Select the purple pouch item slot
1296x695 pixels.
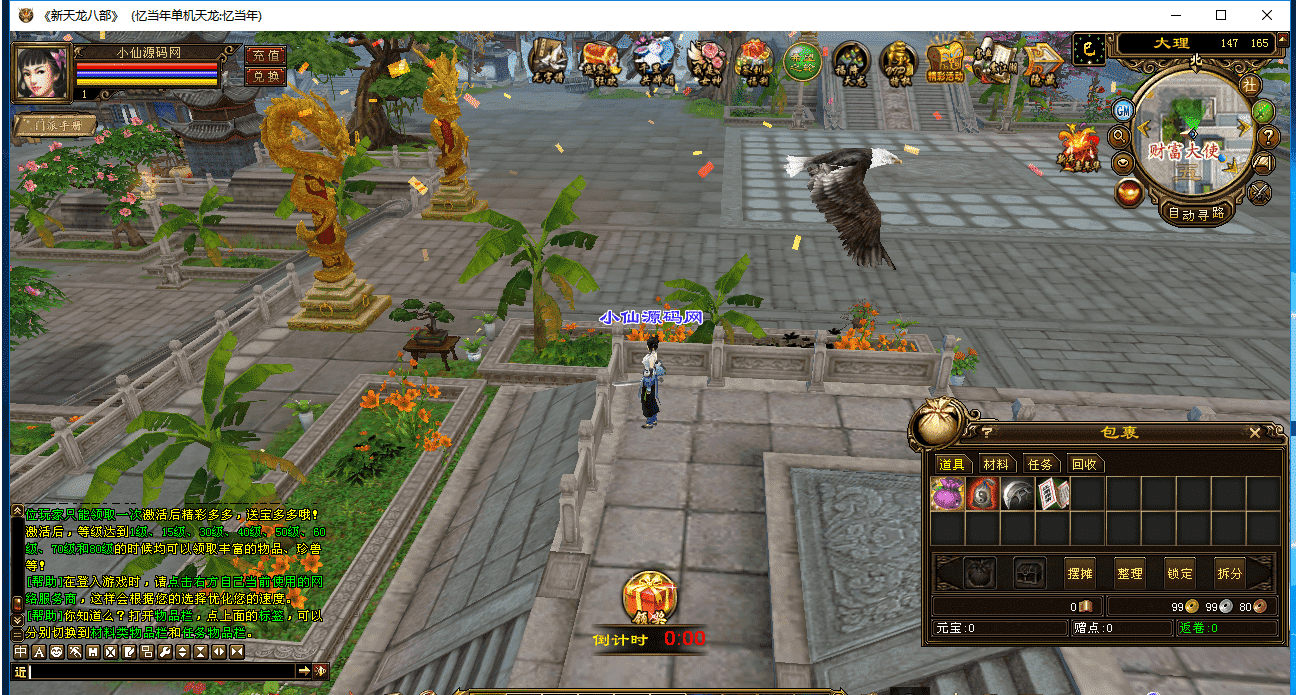coord(947,494)
